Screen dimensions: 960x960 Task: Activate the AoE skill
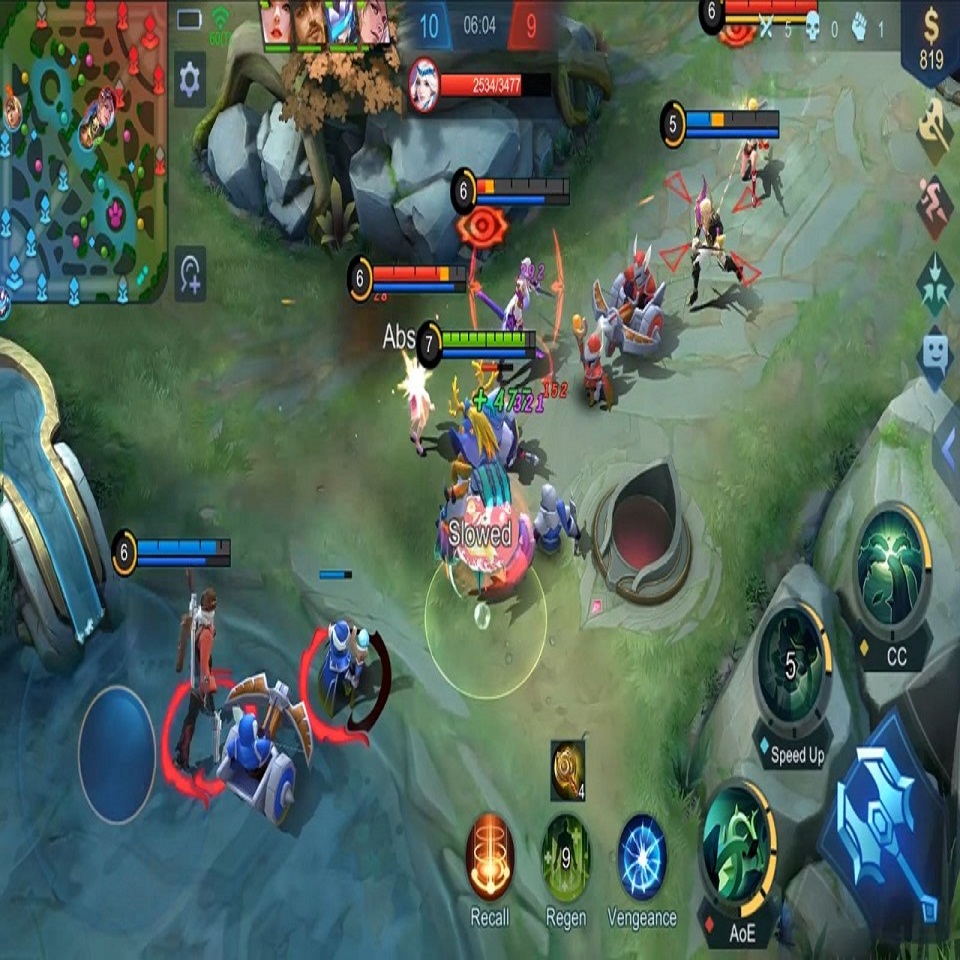[x=738, y=841]
